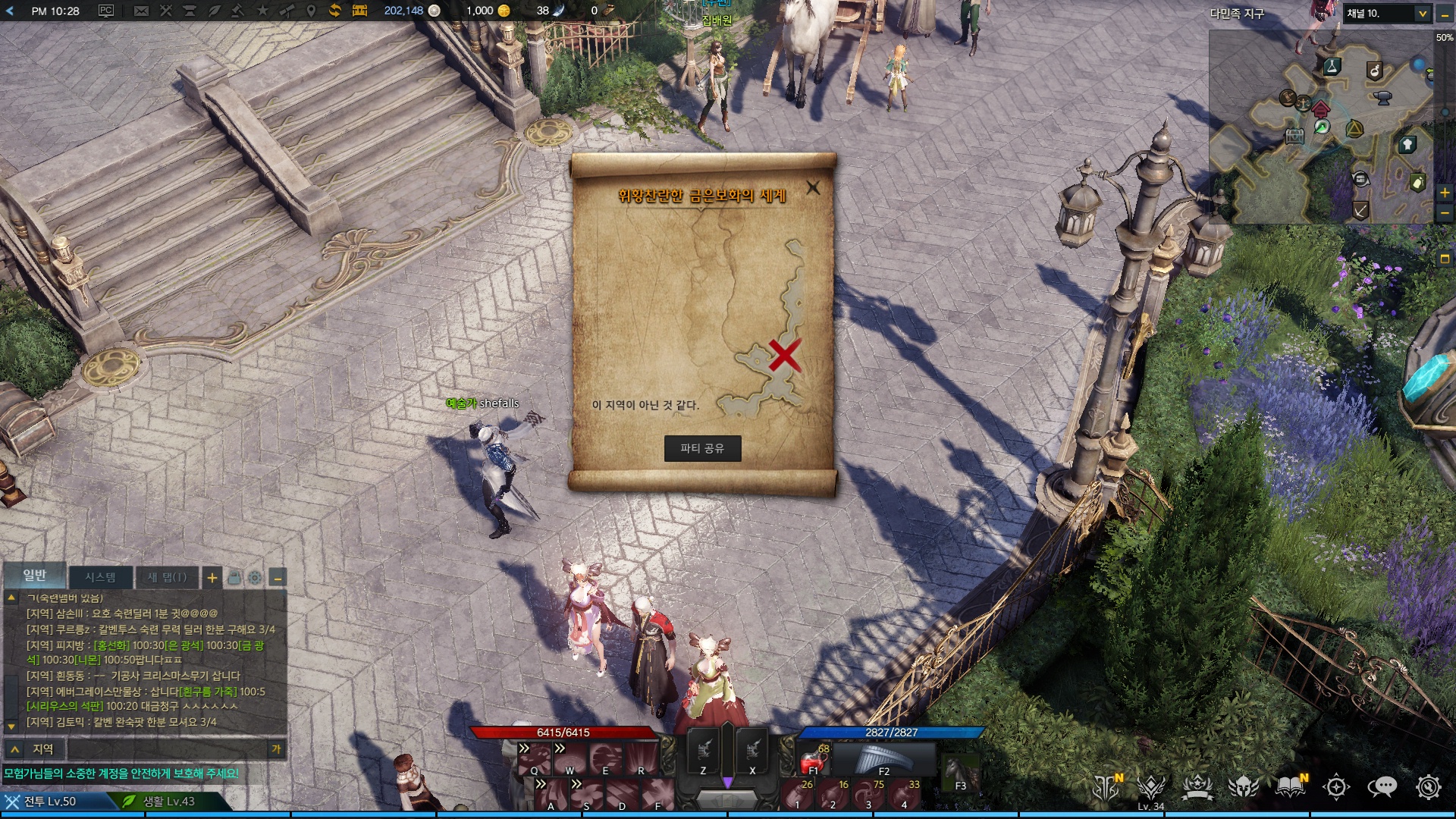1456x819 pixels.
Task: Open the mail envelope icon
Action: click(141, 11)
